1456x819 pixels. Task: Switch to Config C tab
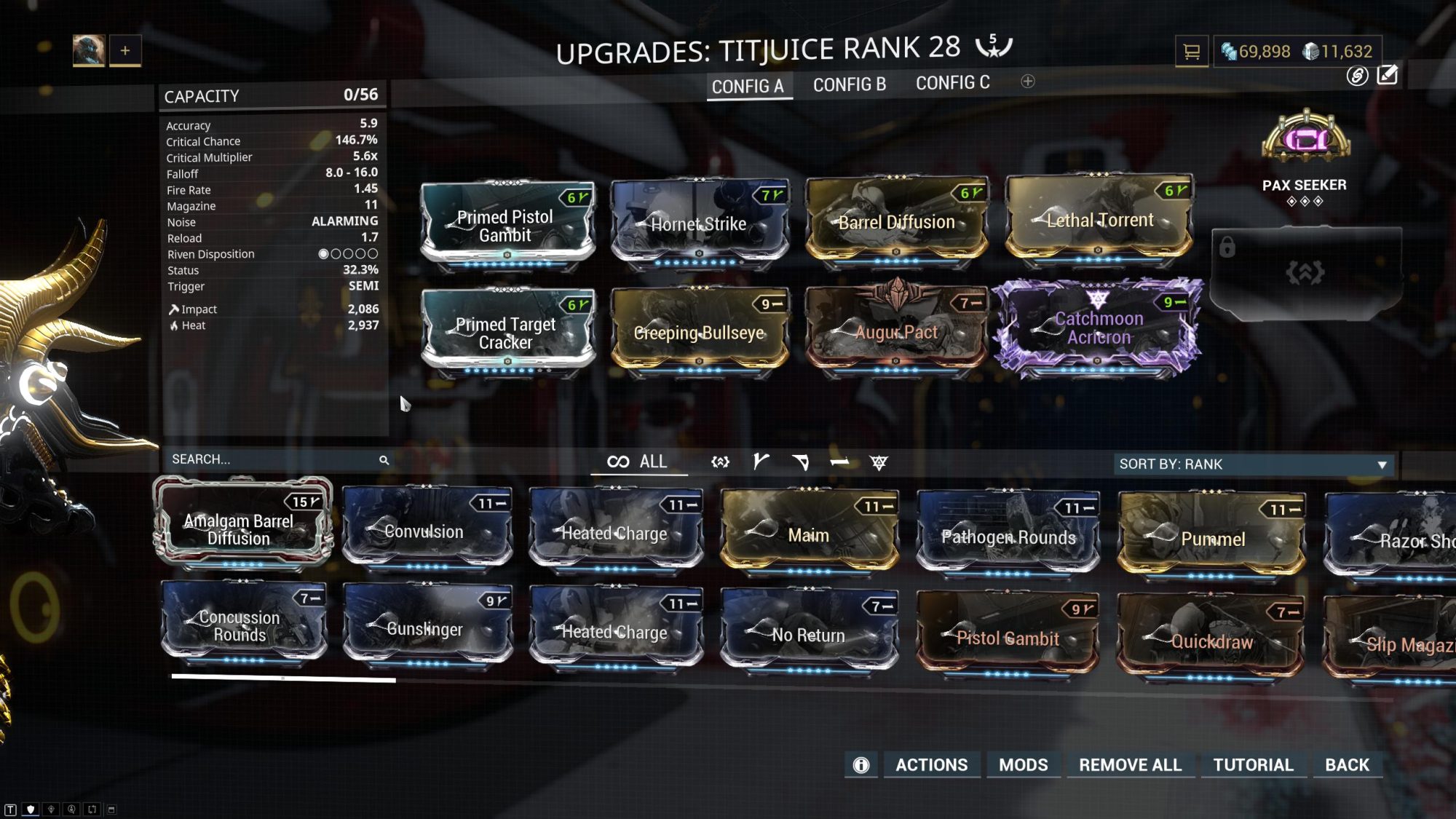coord(954,82)
